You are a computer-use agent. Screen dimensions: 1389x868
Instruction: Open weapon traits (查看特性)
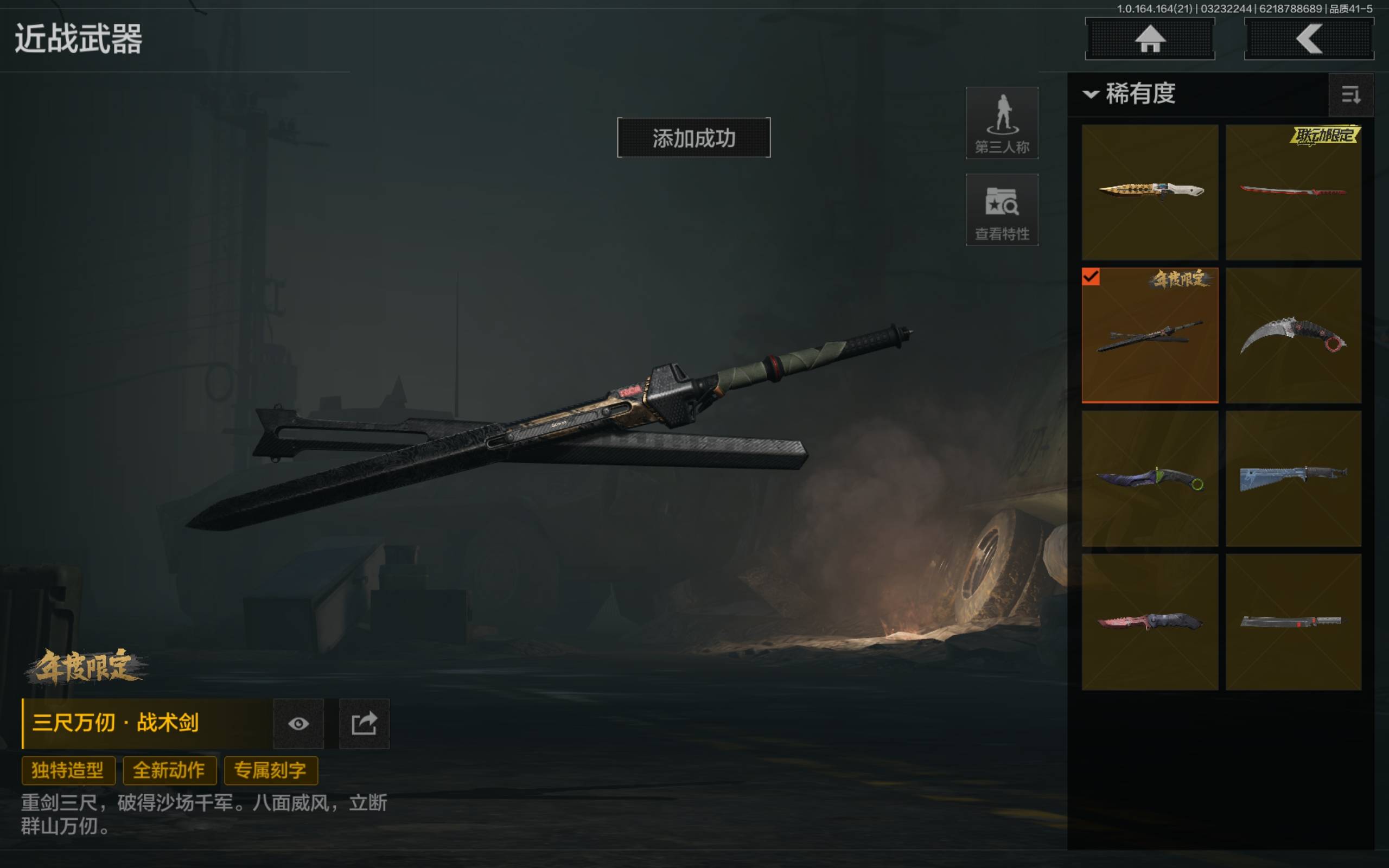pyautogui.click(x=1002, y=210)
